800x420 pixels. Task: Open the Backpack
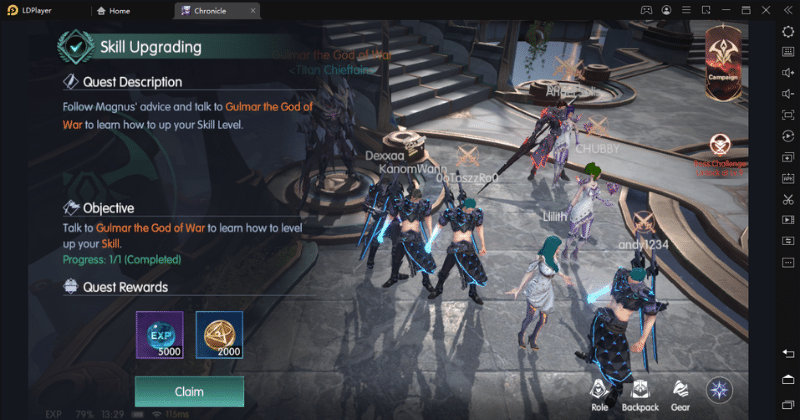pyautogui.click(x=640, y=392)
